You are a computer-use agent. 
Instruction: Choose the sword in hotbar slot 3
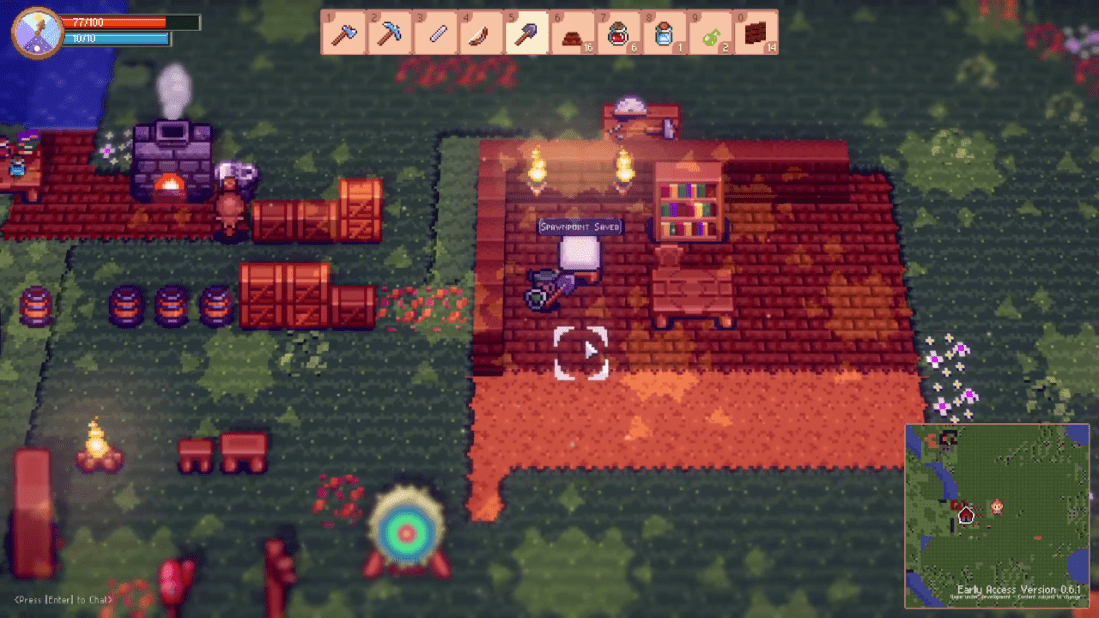(x=436, y=33)
